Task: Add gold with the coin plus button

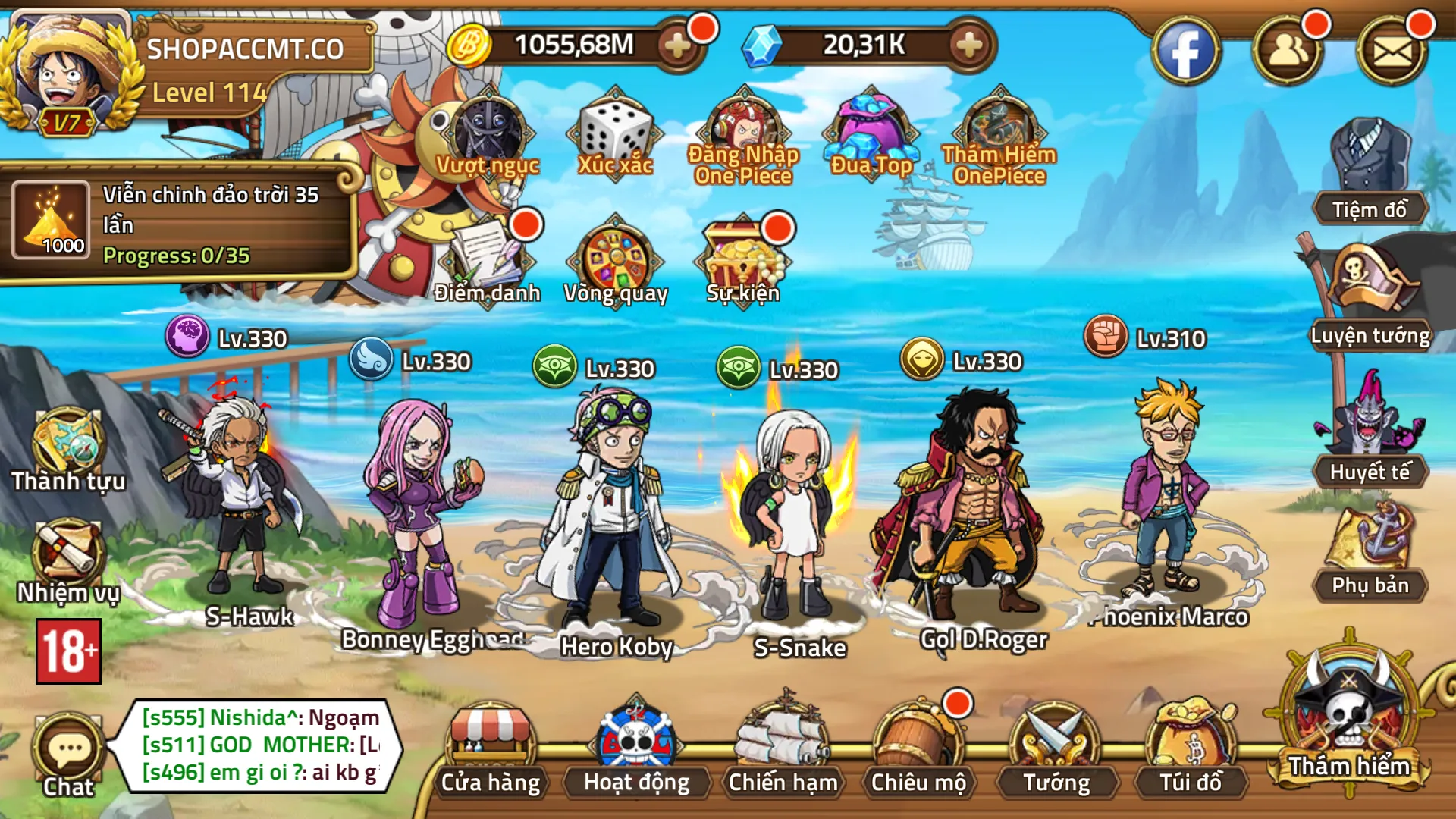Action: (x=677, y=45)
